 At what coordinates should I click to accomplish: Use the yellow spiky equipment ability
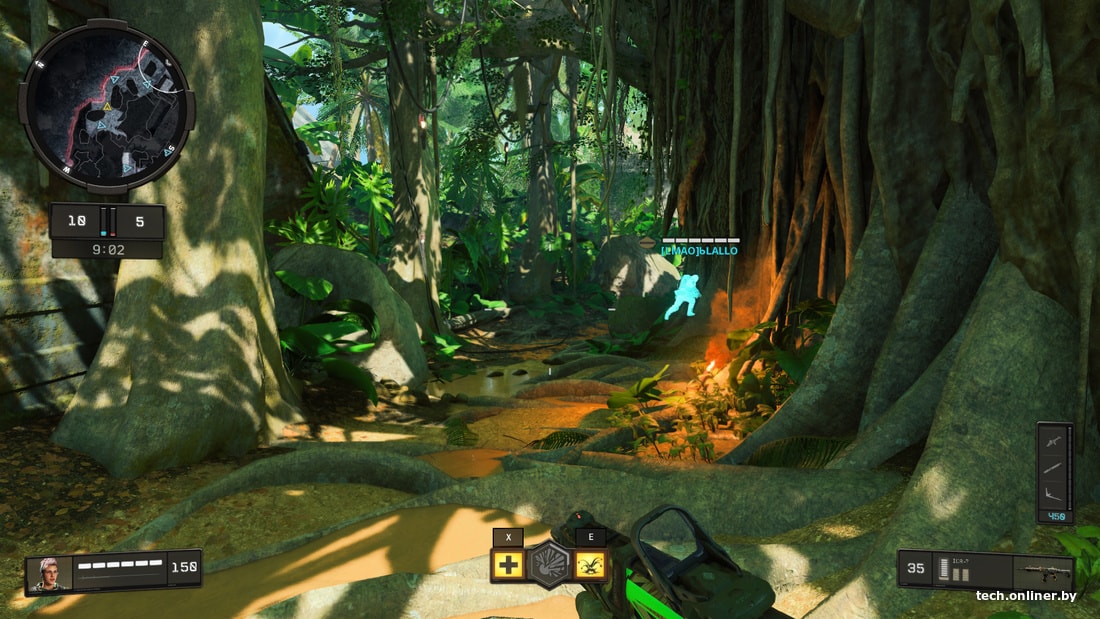[x=590, y=565]
